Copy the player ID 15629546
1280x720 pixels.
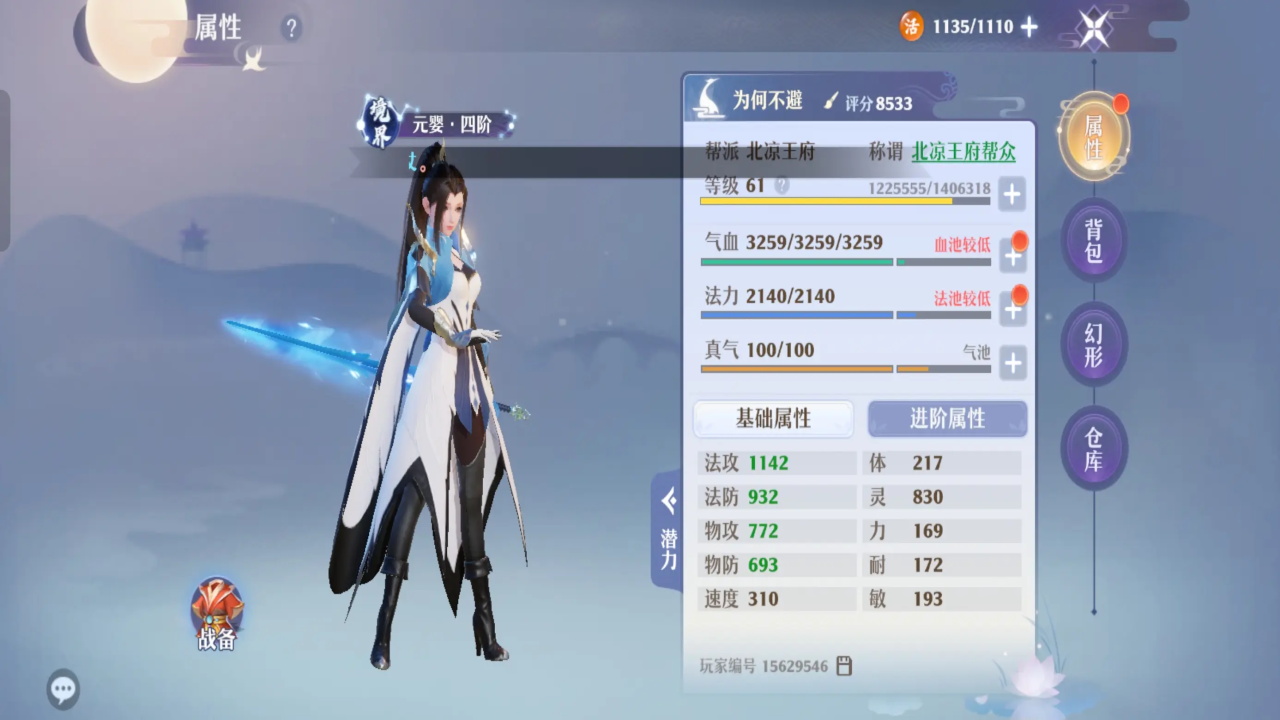click(x=844, y=666)
